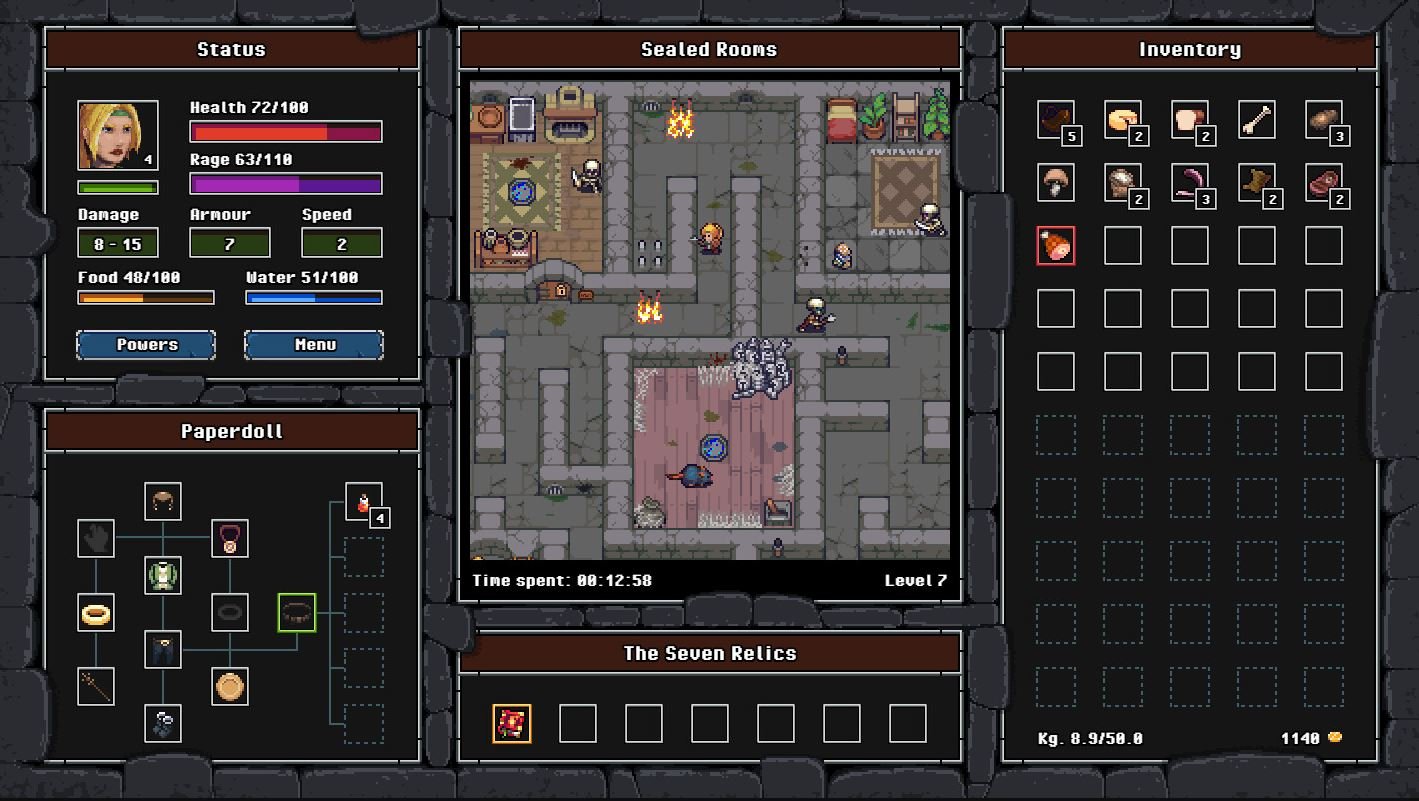Select the collected relic in Seven Relics

tap(512, 723)
